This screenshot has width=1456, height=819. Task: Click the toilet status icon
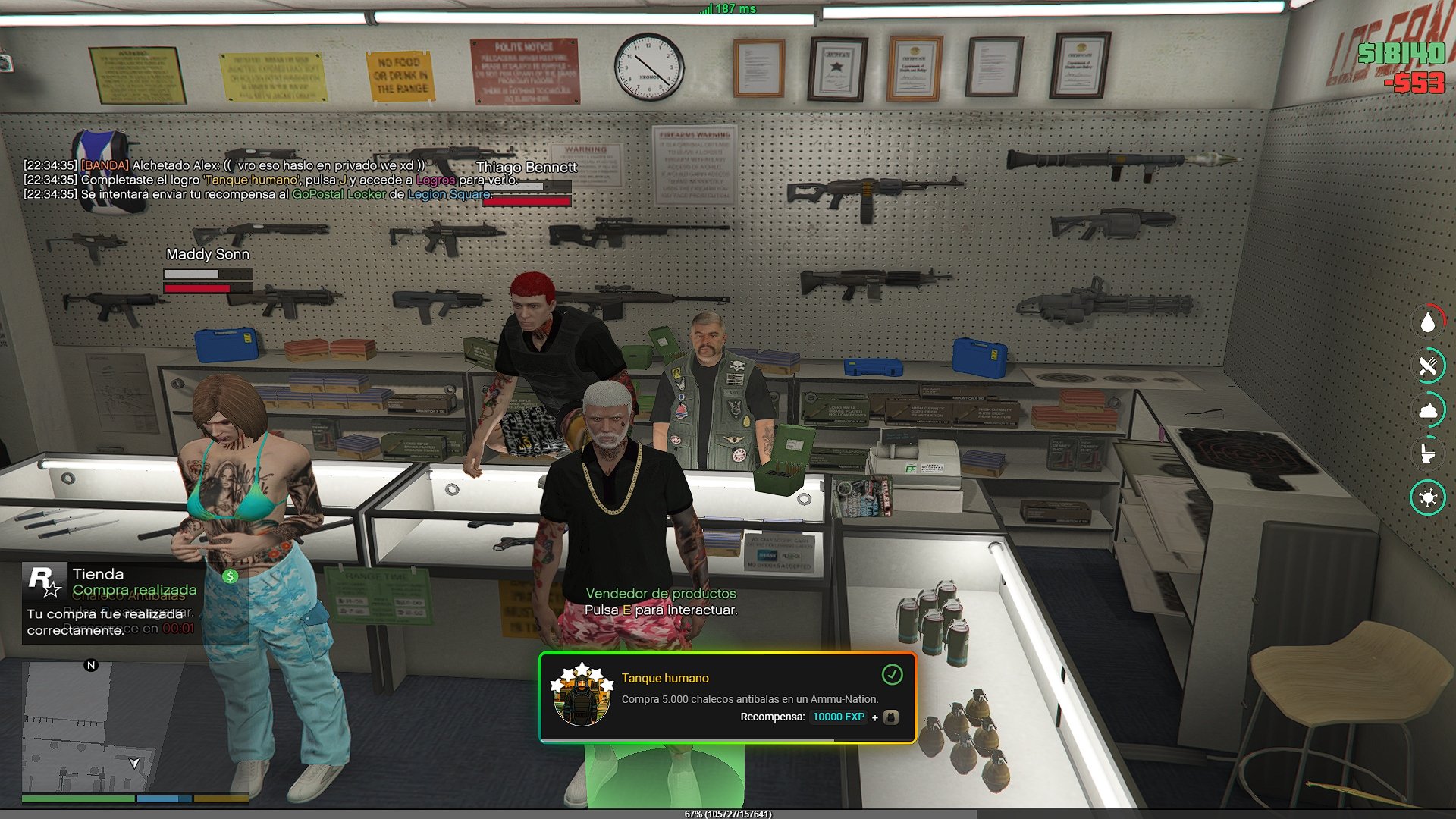click(1428, 453)
